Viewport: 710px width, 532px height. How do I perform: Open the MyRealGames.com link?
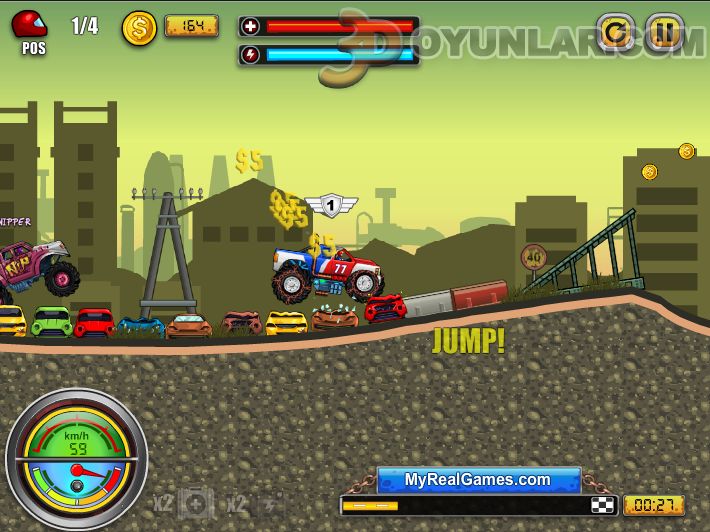[478, 480]
